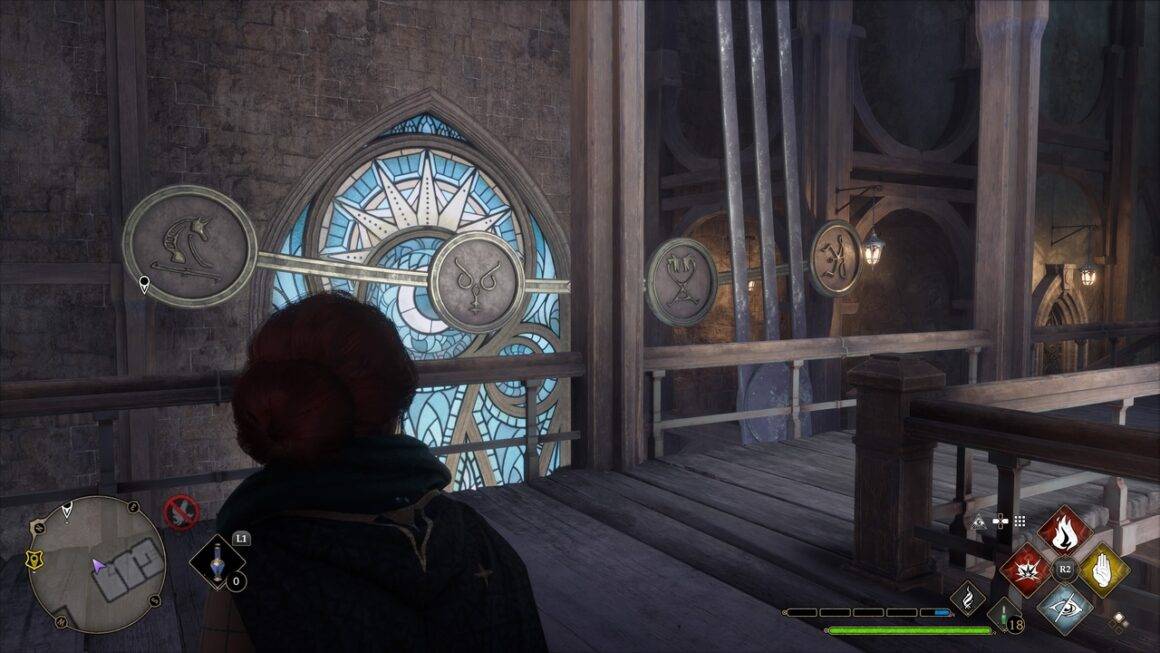Image resolution: width=1160 pixels, height=653 pixels.
Task: Use the yellow hand spell
Action: click(1102, 570)
